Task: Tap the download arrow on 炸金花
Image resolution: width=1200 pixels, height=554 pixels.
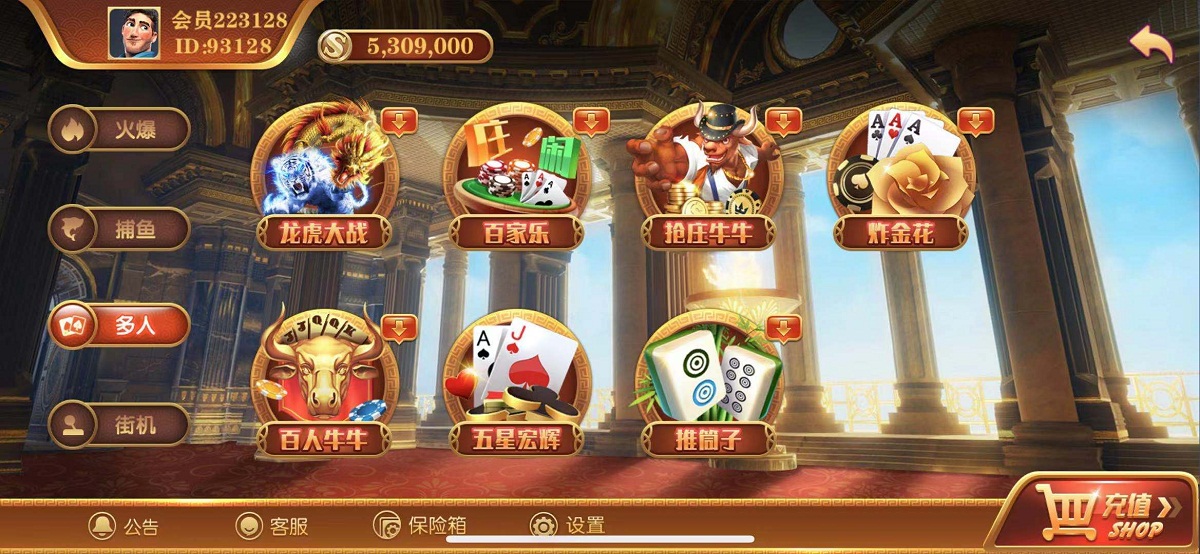Action: [976, 121]
